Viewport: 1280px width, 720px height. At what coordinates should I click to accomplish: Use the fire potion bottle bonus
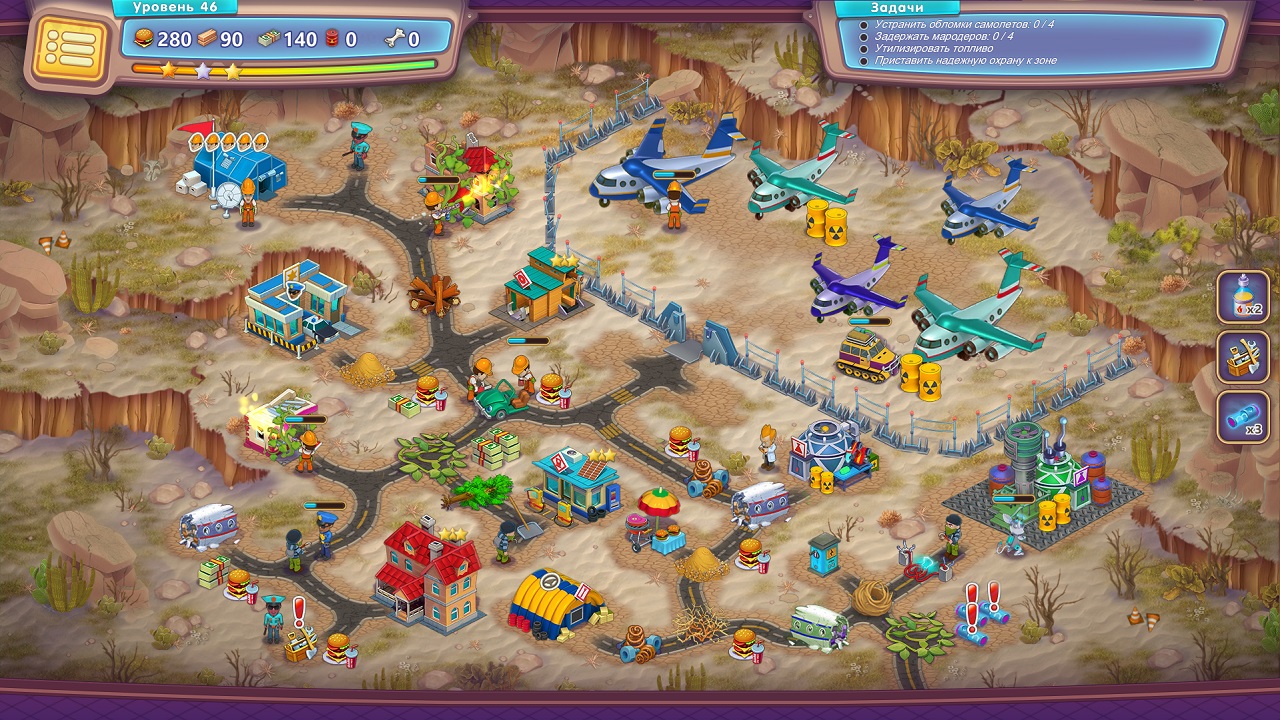coord(1243,297)
